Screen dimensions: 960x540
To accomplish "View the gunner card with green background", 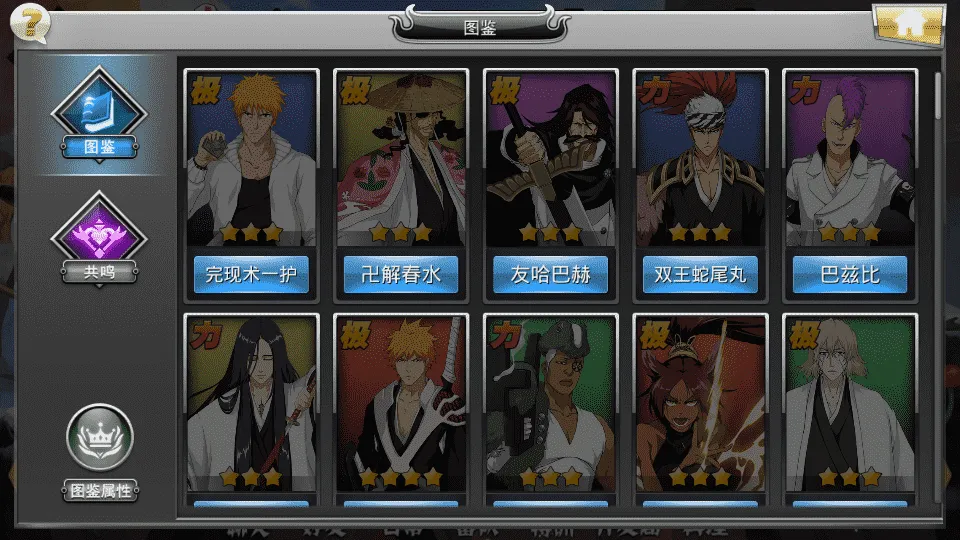I will point(551,402).
